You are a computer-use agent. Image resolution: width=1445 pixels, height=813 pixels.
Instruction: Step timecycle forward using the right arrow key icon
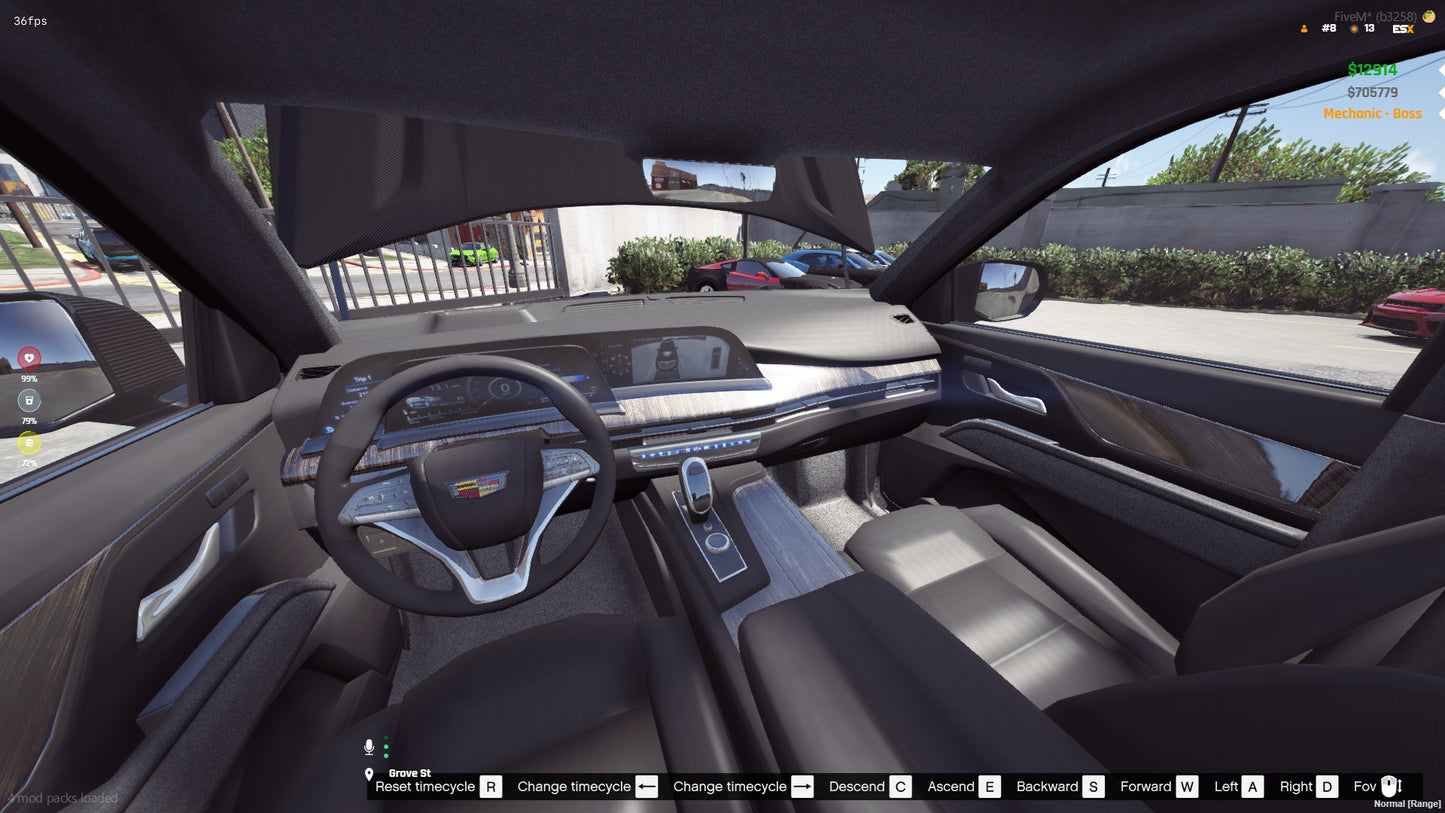(802, 786)
